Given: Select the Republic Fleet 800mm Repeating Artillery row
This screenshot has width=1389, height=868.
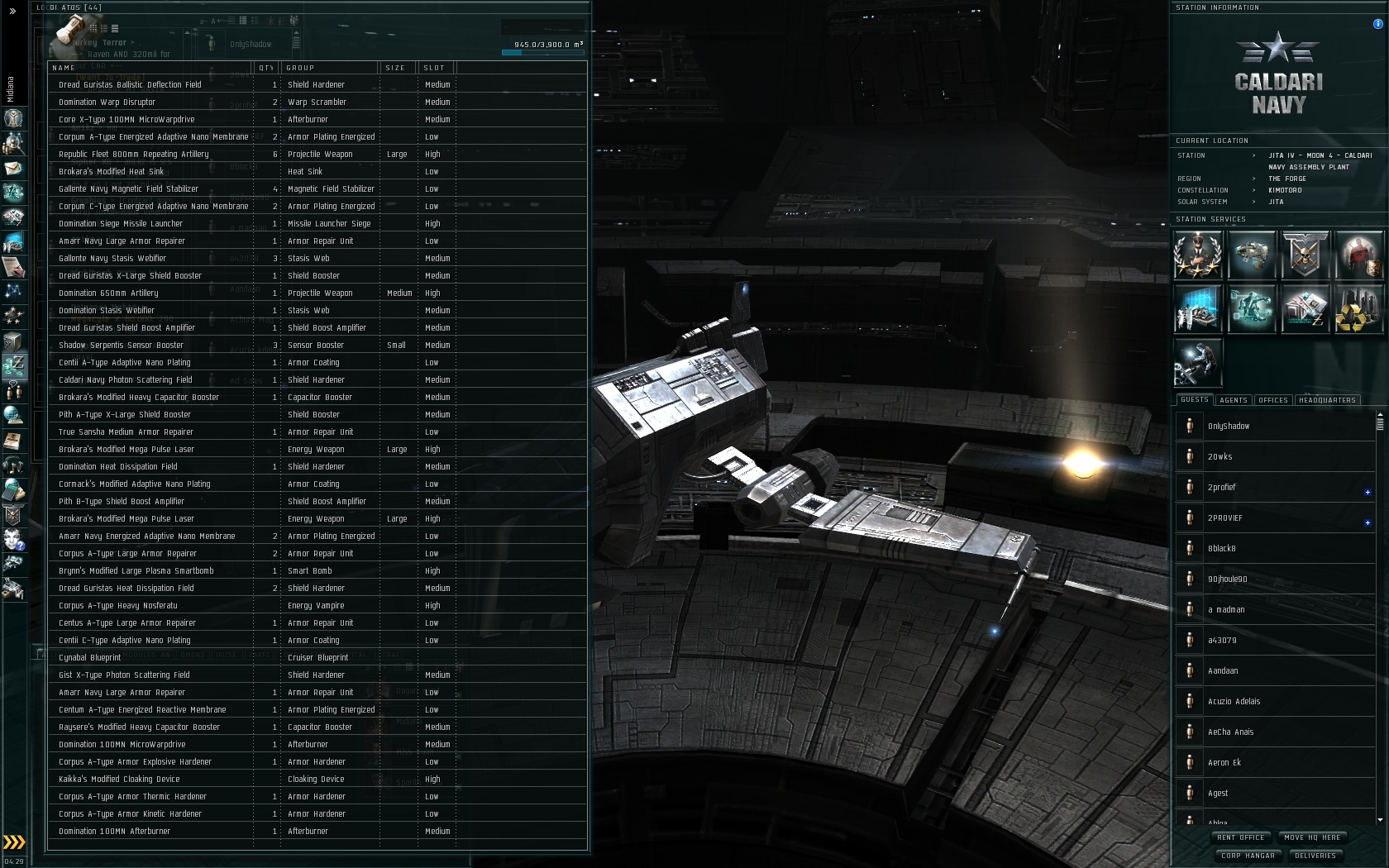Looking at the screenshot, I should click(133, 155).
